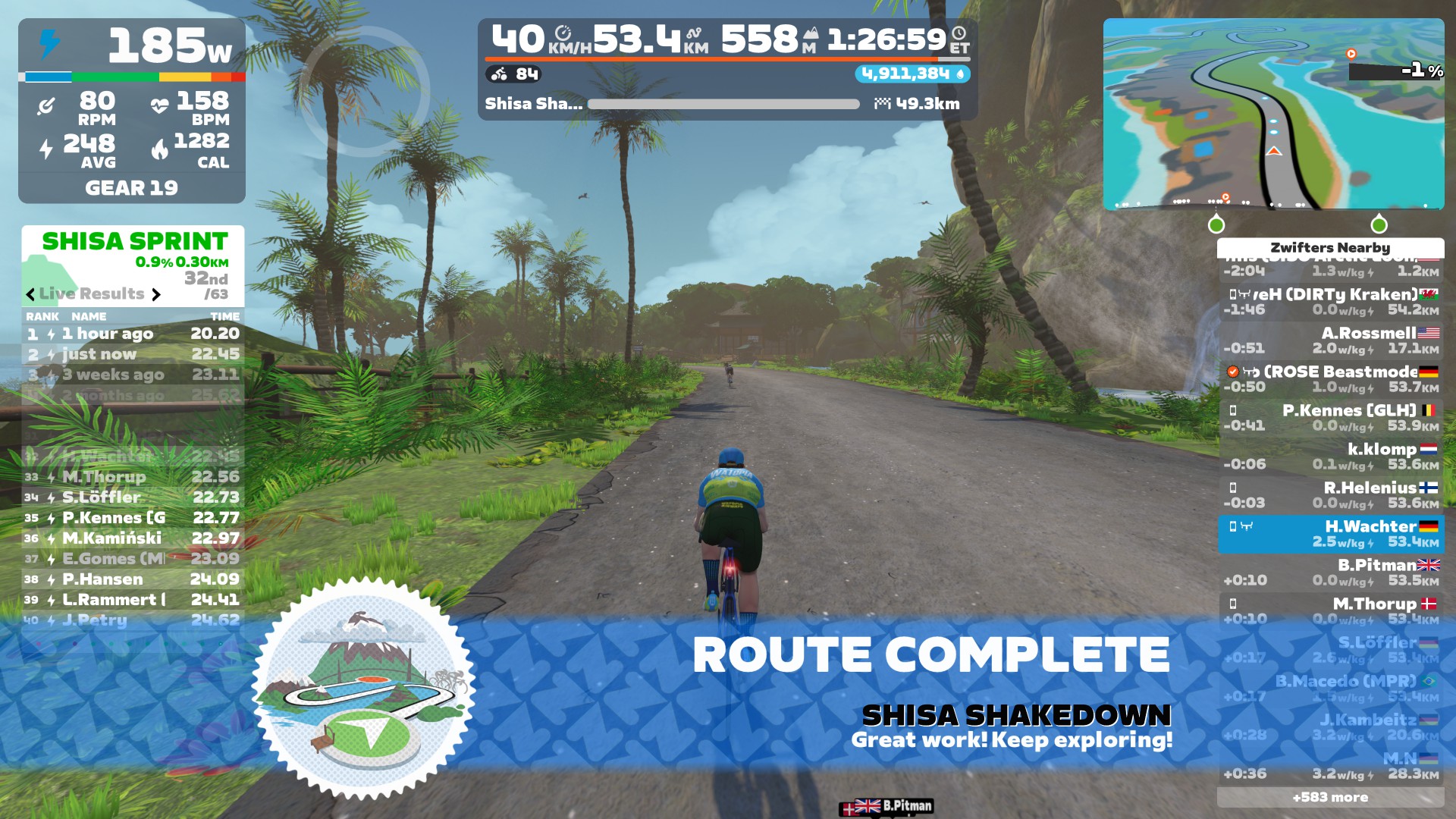Show next Live Results page with right arrow
The image size is (1456, 819).
pos(156,294)
